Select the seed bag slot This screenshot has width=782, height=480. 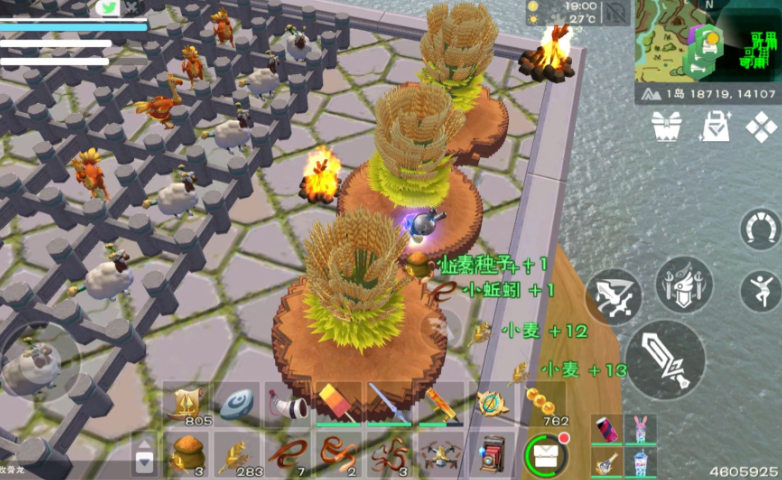pos(186,453)
